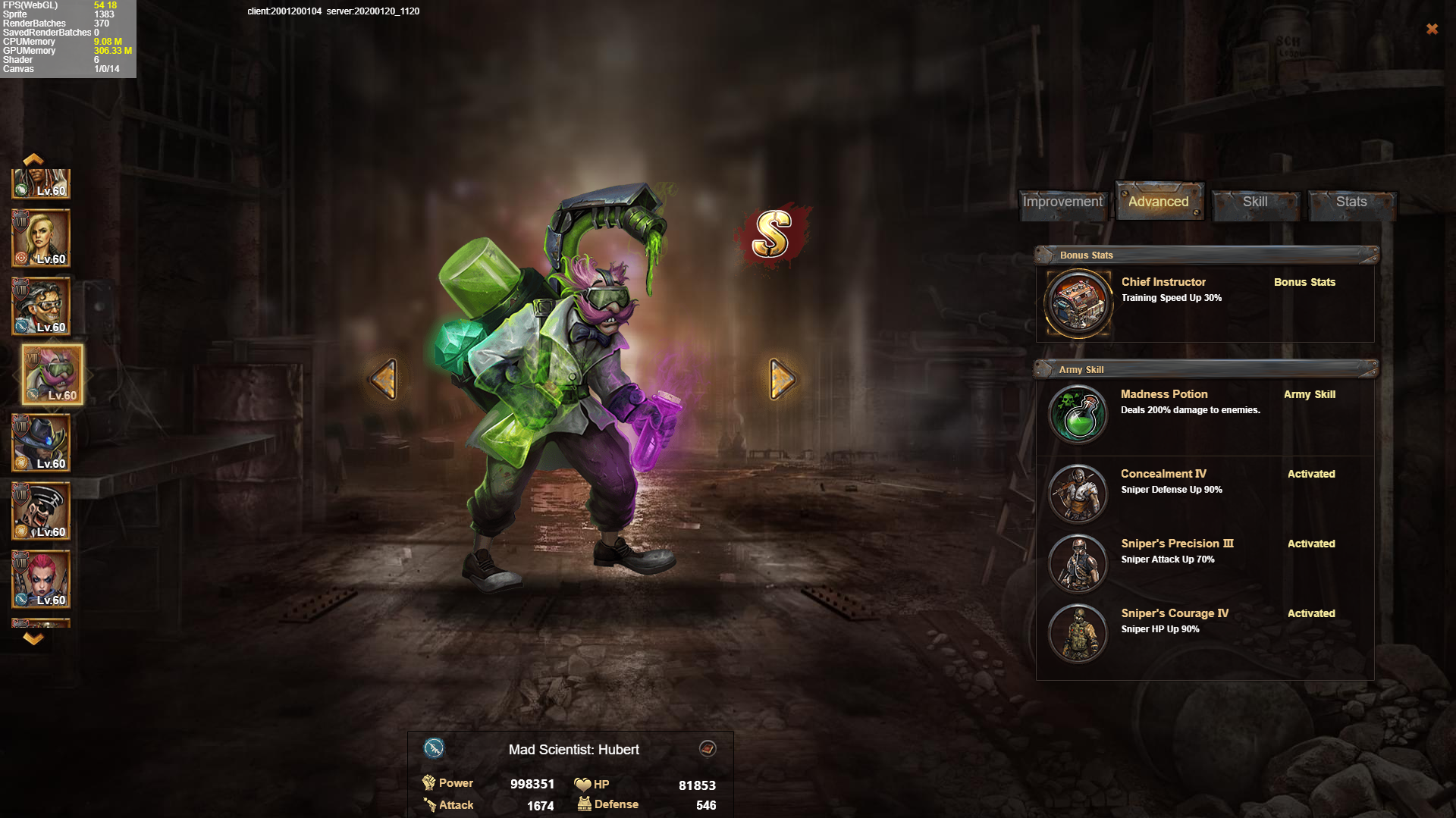1456x818 pixels.
Task: Click the round icon right of hero name
Action: [708, 749]
